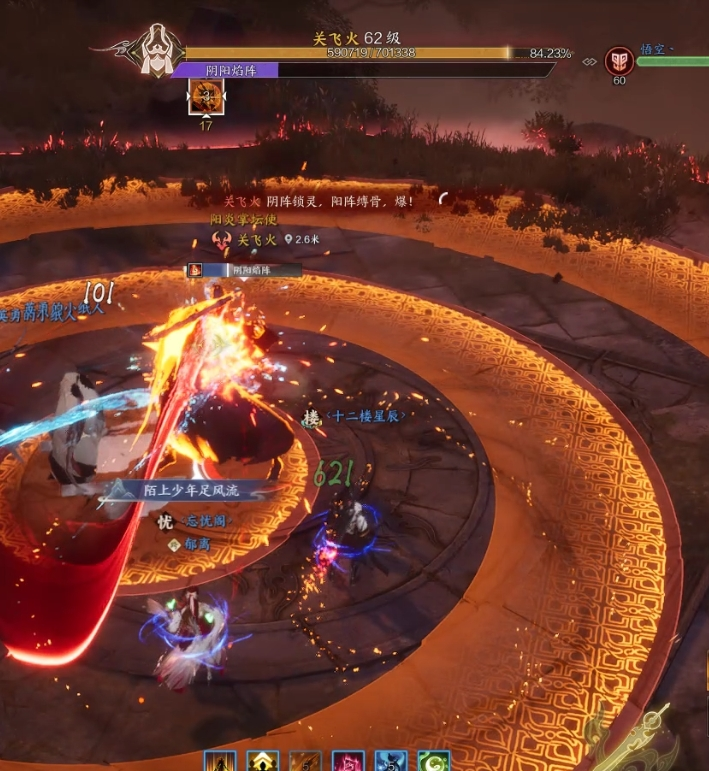Click the orange-brown skill on cooldown
This screenshot has height=771, width=709.
point(305,763)
